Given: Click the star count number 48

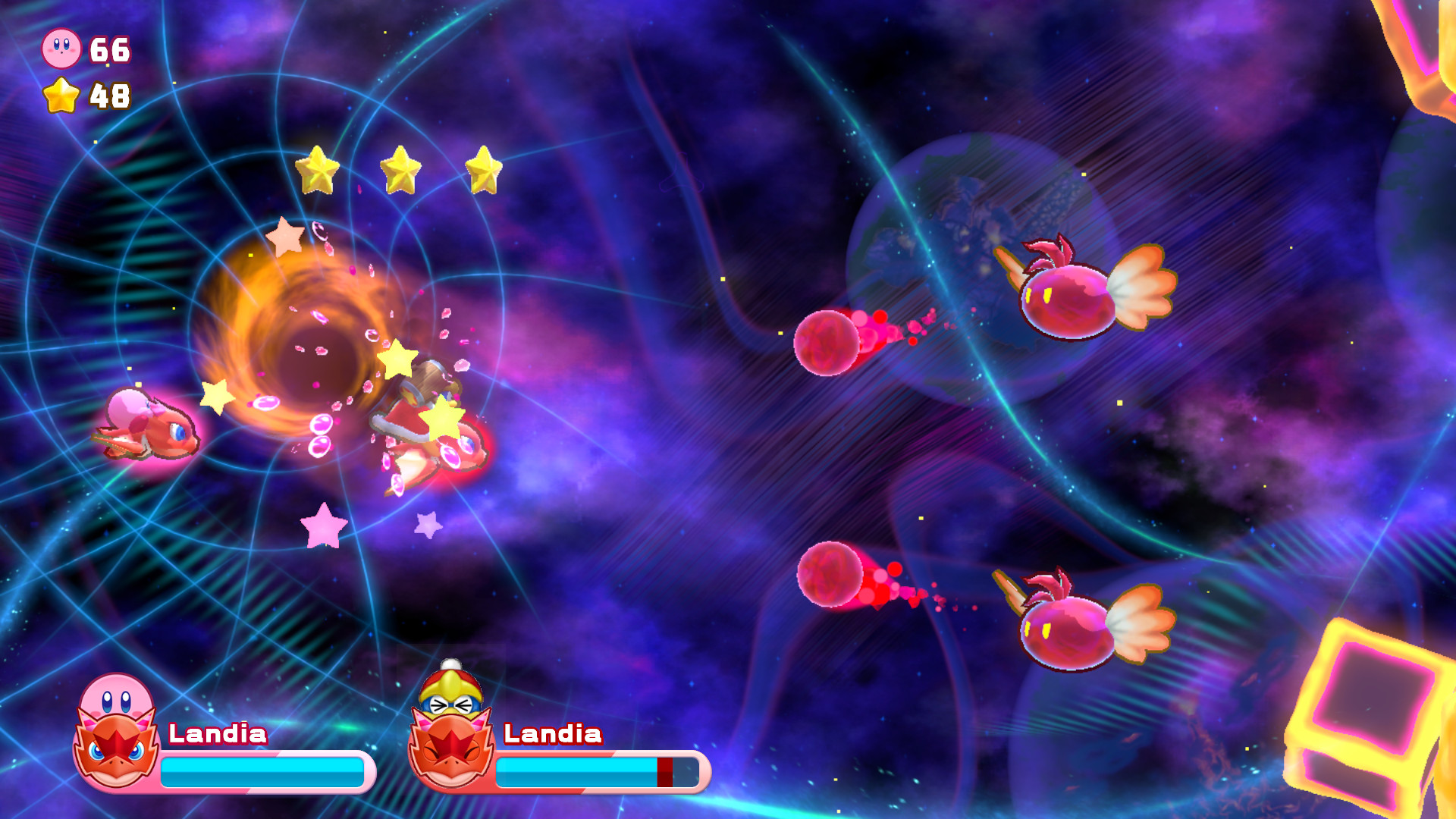Looking at the screenshot, I should (110, 97).
